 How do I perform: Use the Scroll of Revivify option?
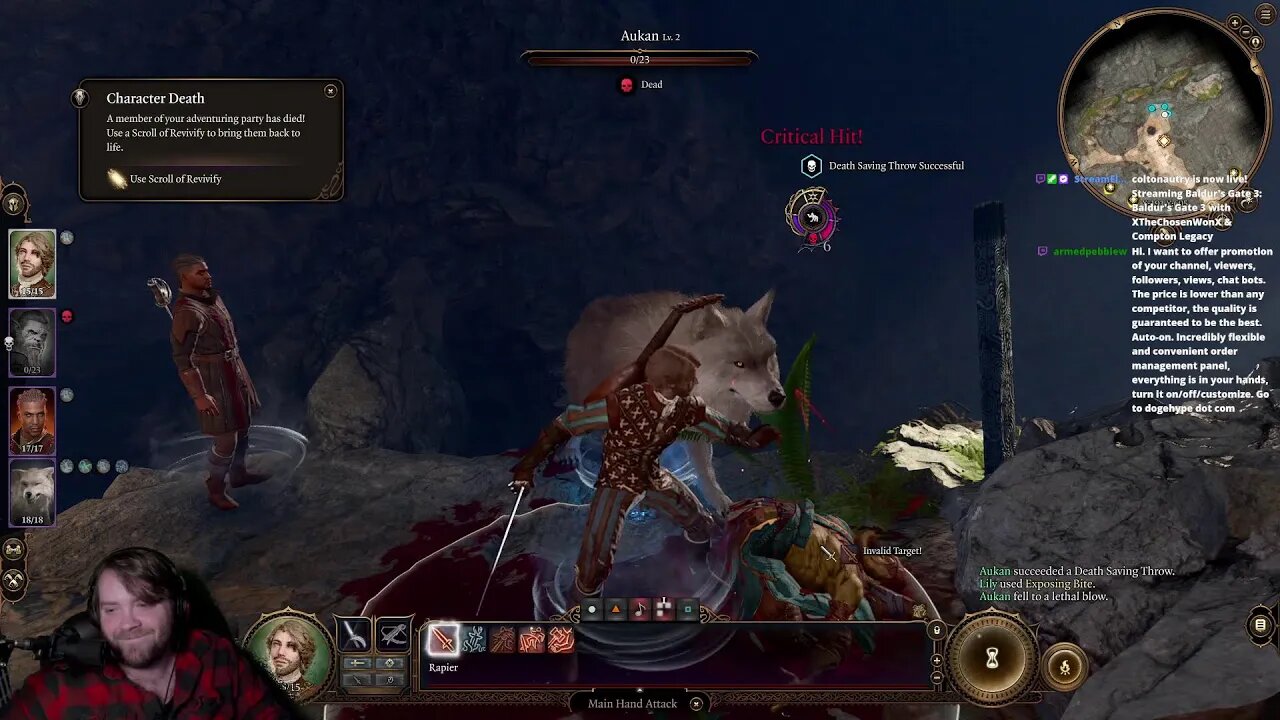pyautogui.click(x=175, y=179)
